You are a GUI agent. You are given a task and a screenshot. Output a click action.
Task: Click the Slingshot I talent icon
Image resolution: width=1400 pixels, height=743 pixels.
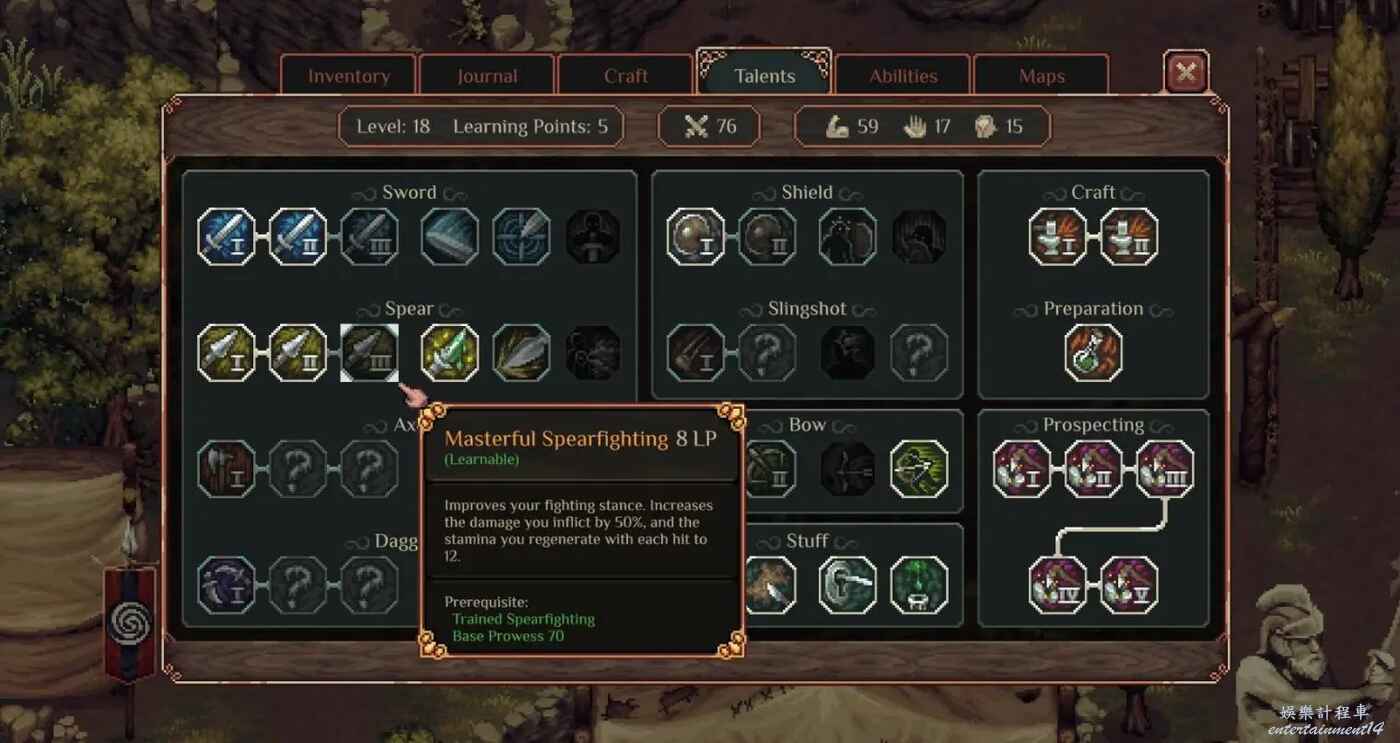tap(696, 353)
